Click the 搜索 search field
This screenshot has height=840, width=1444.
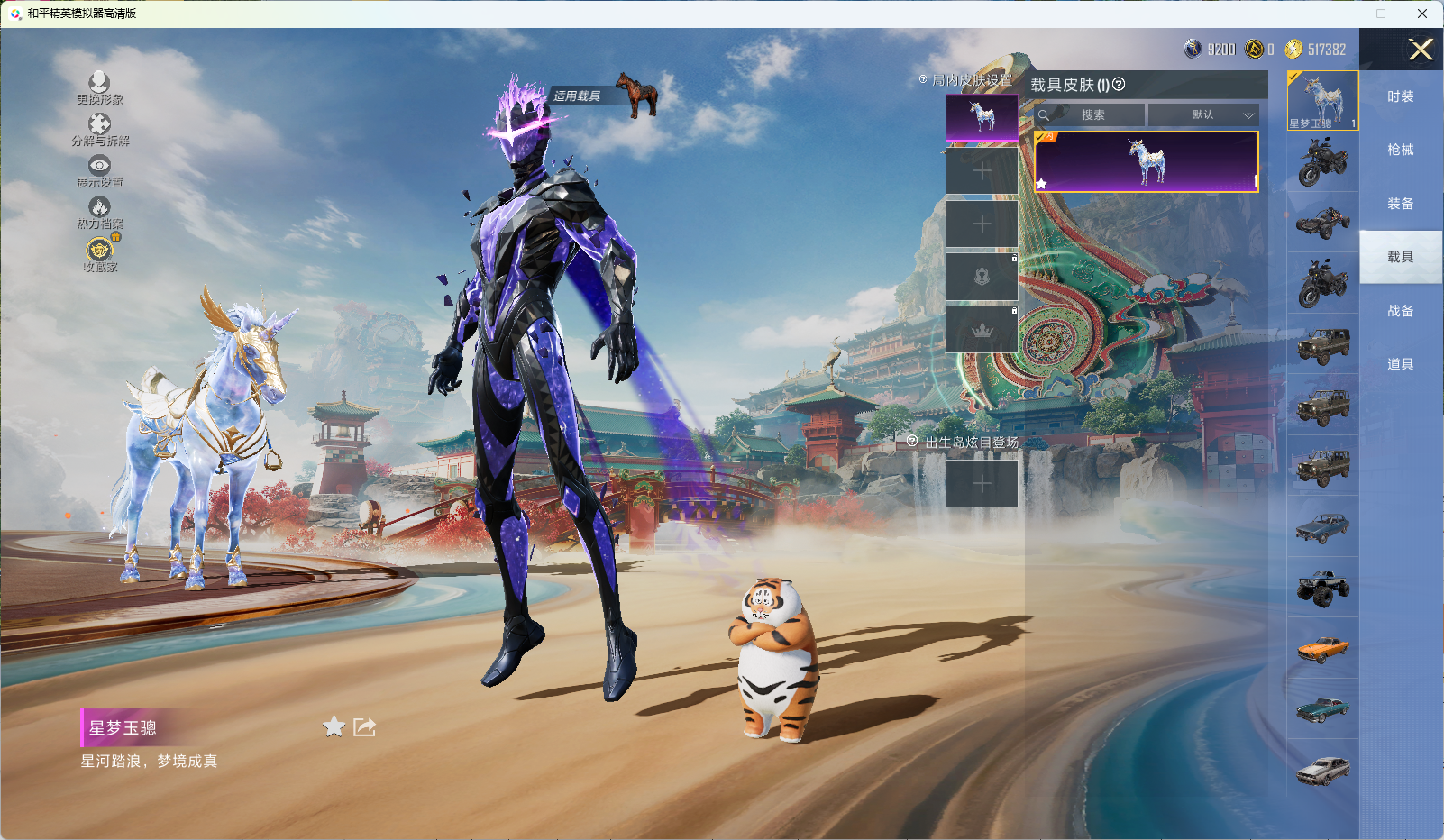1092,115
